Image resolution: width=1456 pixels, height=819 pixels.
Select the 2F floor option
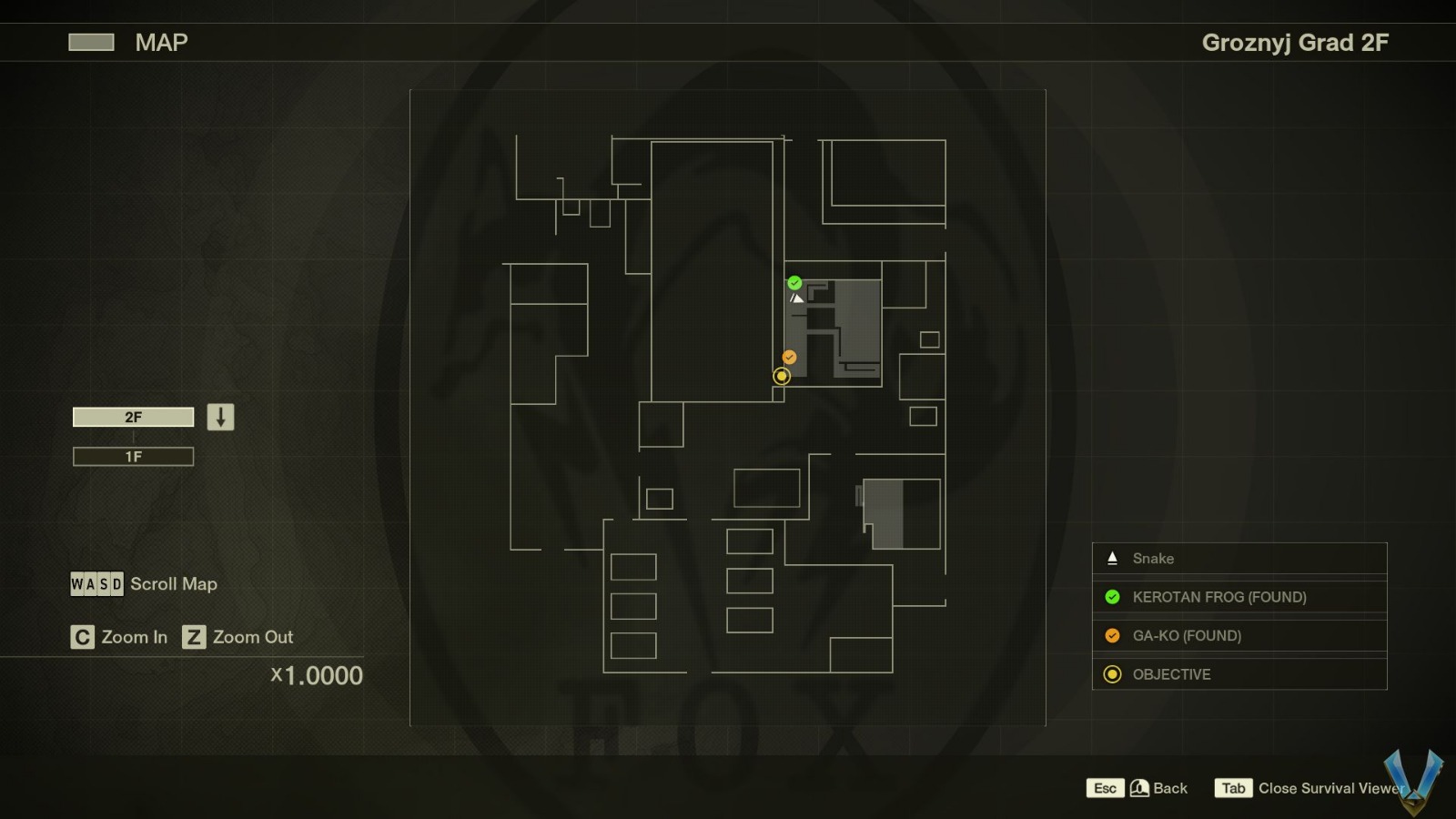(133, 416)
